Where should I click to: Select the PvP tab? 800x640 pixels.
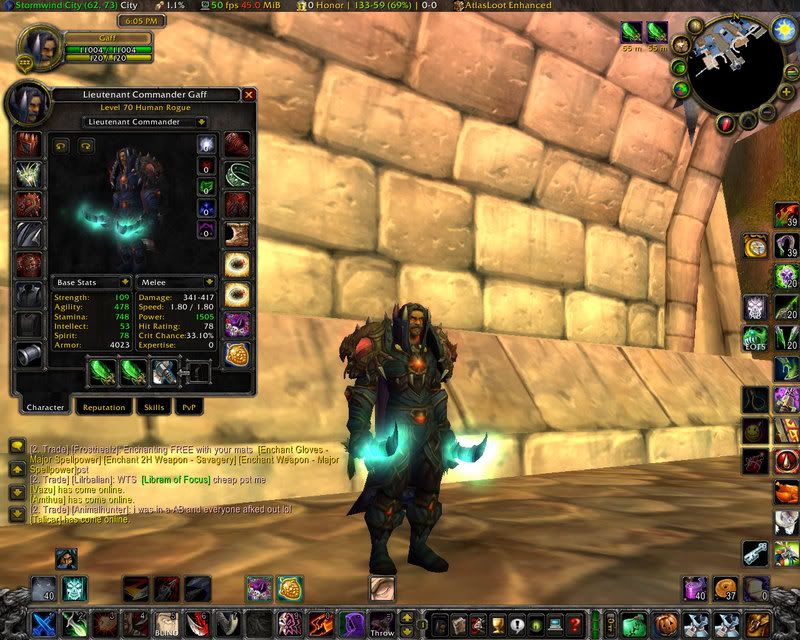pos(188,407)
